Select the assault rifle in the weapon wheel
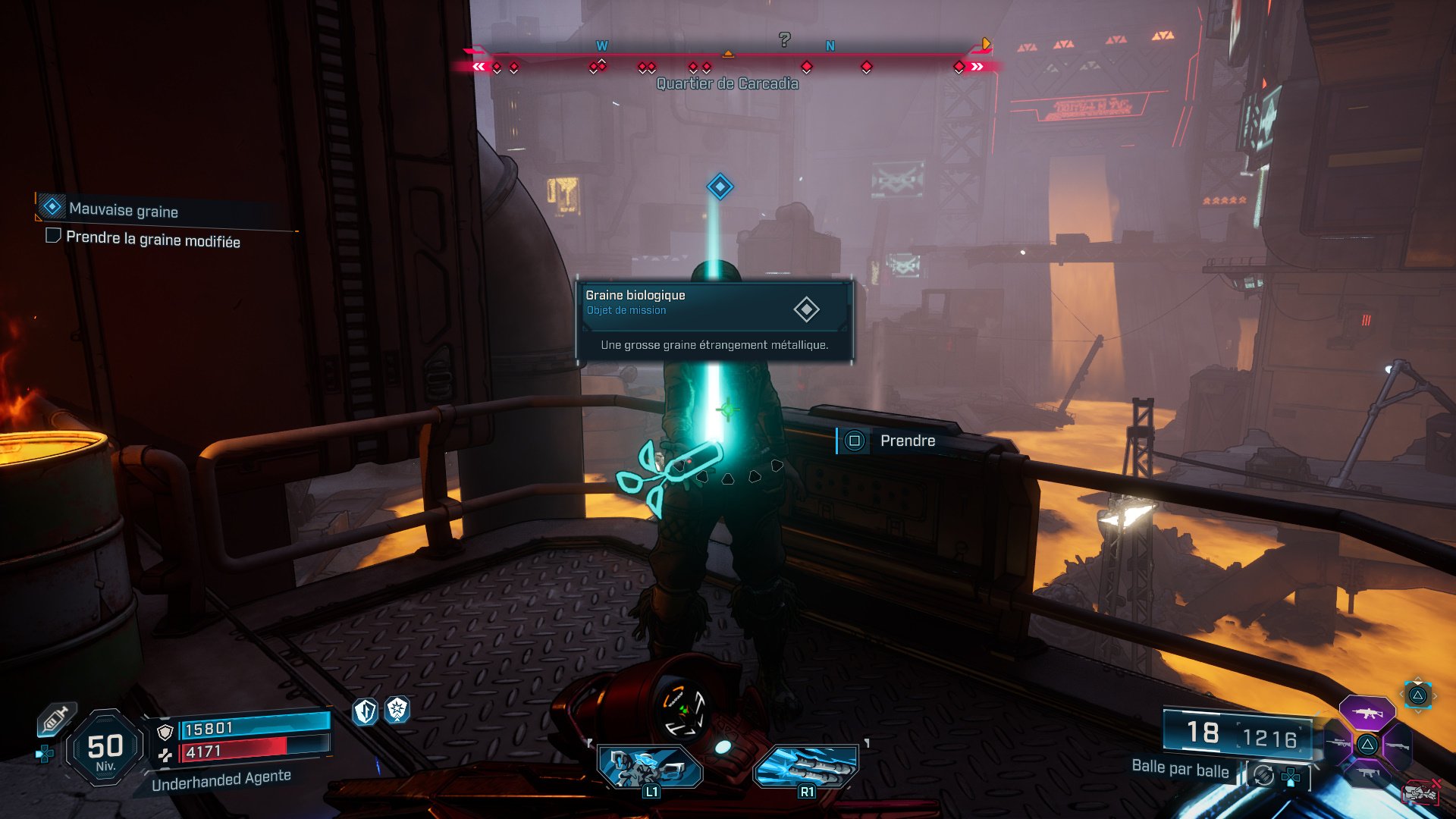Screen dimensions: 1456x819 [x=1368, y=713]
